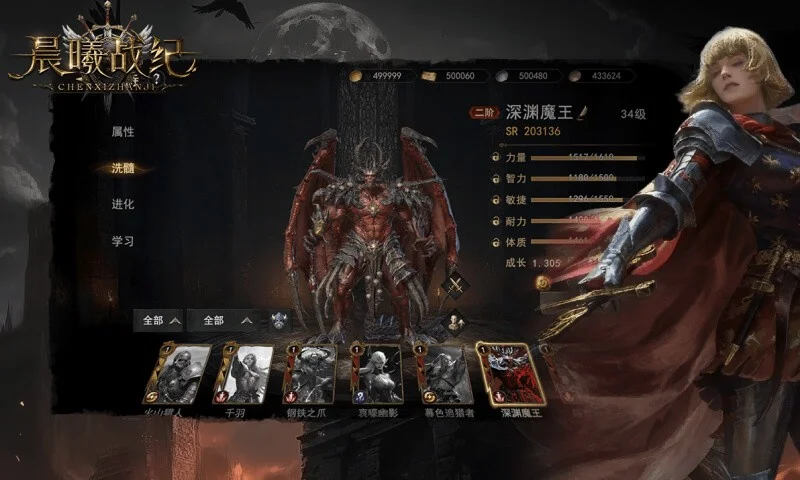Open the 属性 attributes tab
Screen dimensions: 800x480
(x=123, y=132)
